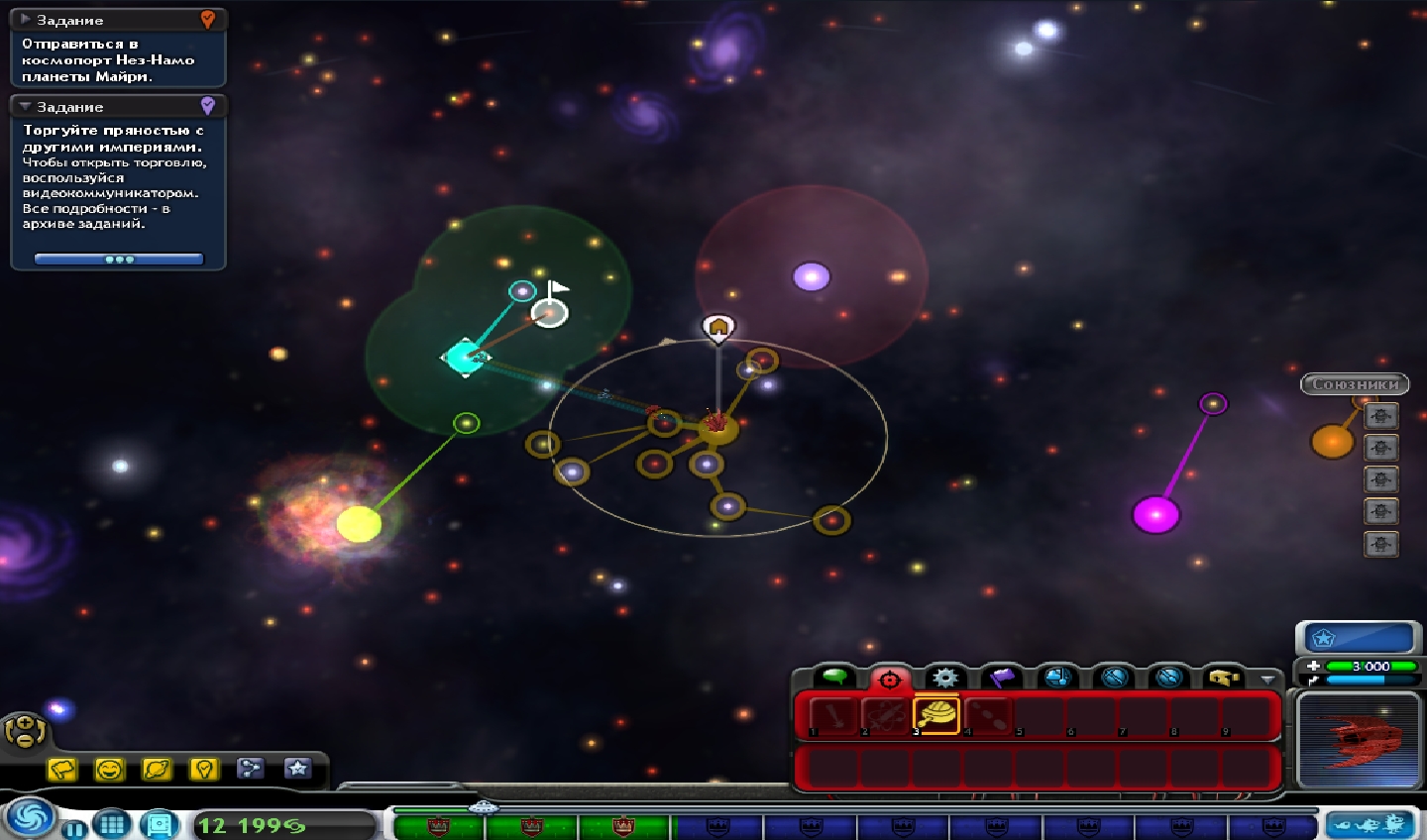Switch to the purple flag colonization tab
This screenshot has width=1427, height=840.
pos(1002,678)
